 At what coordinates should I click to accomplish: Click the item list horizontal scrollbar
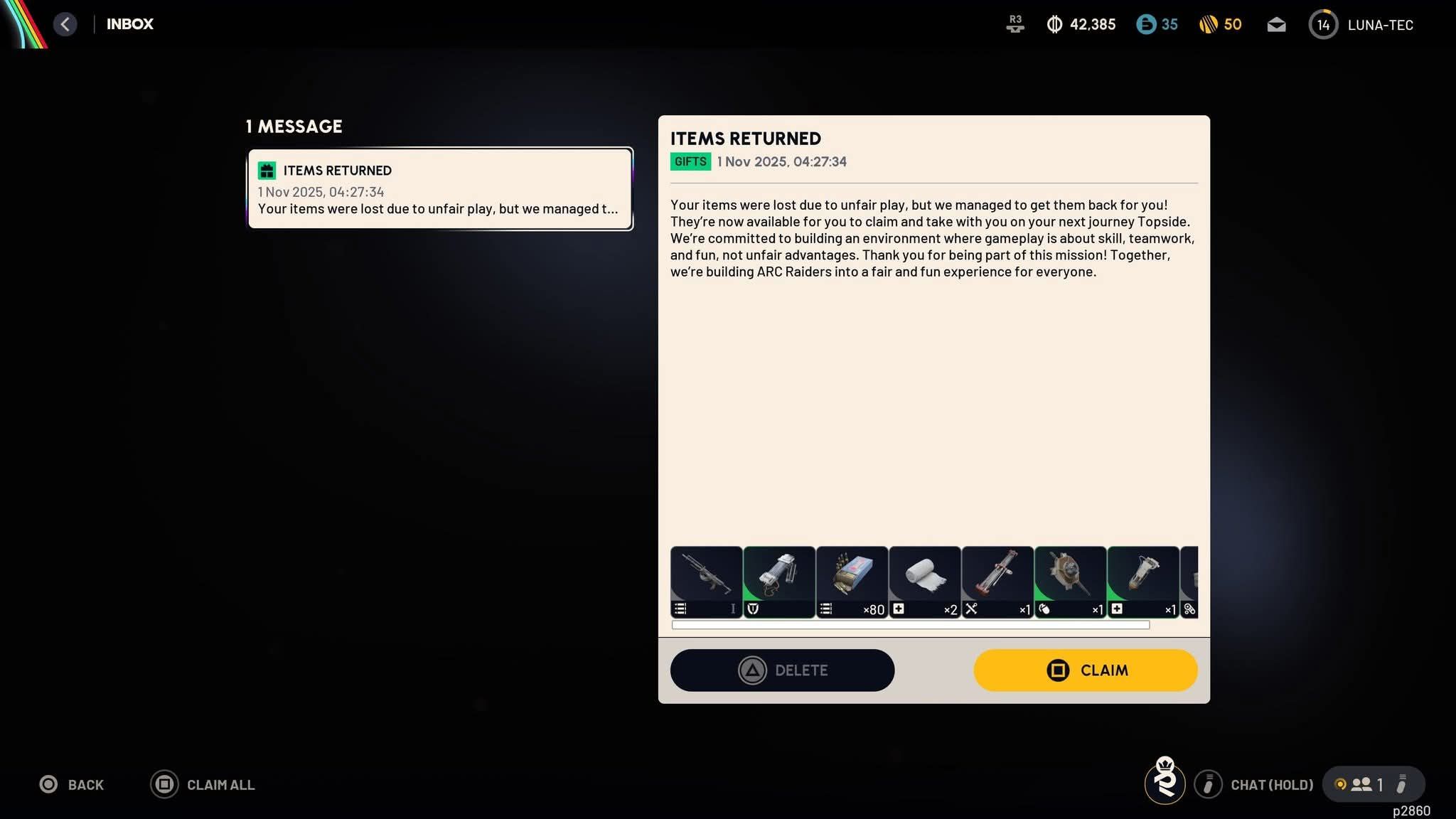point(910,625)
